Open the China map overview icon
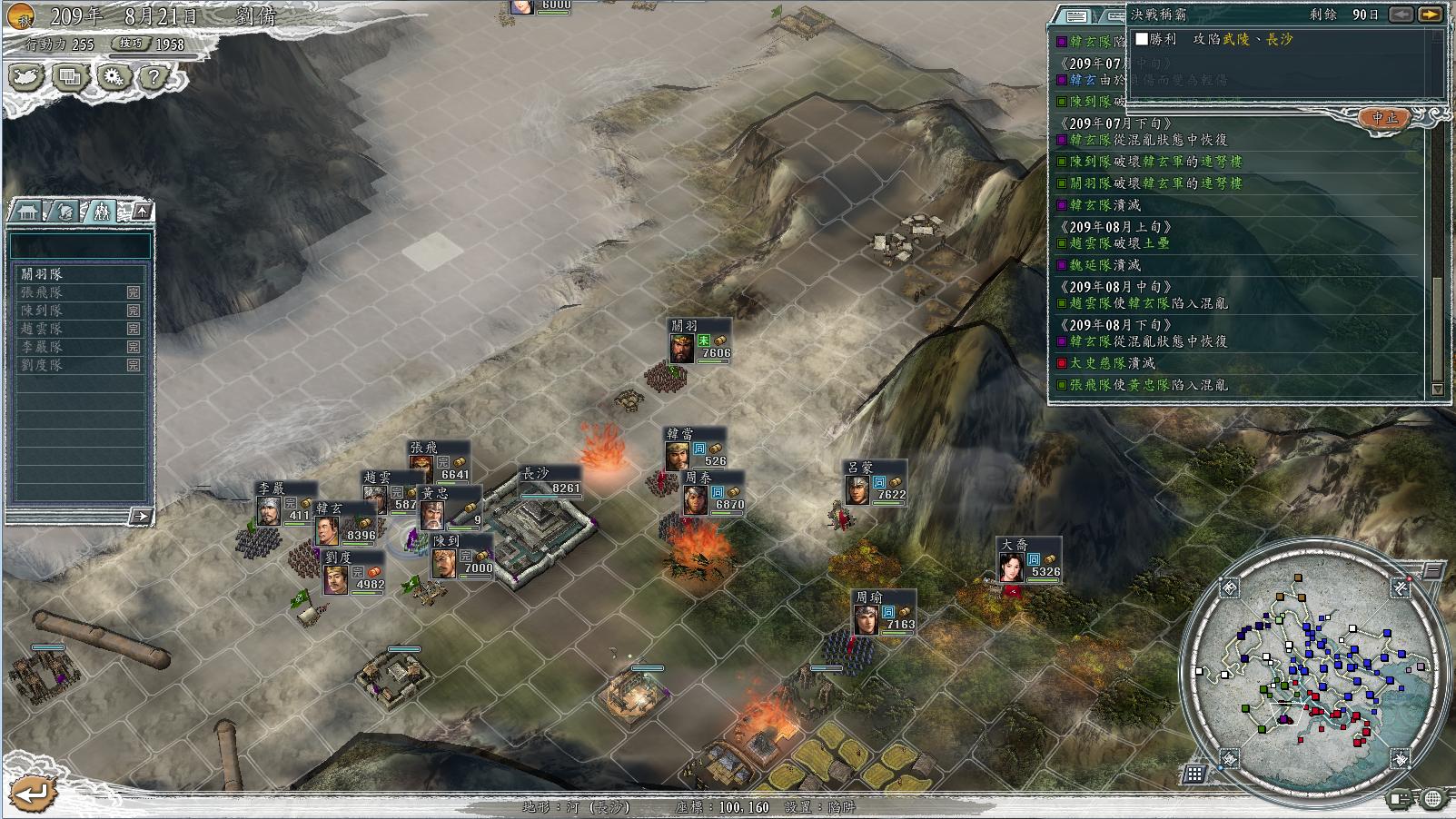1456x819 pixels. [x=25, y=76]
